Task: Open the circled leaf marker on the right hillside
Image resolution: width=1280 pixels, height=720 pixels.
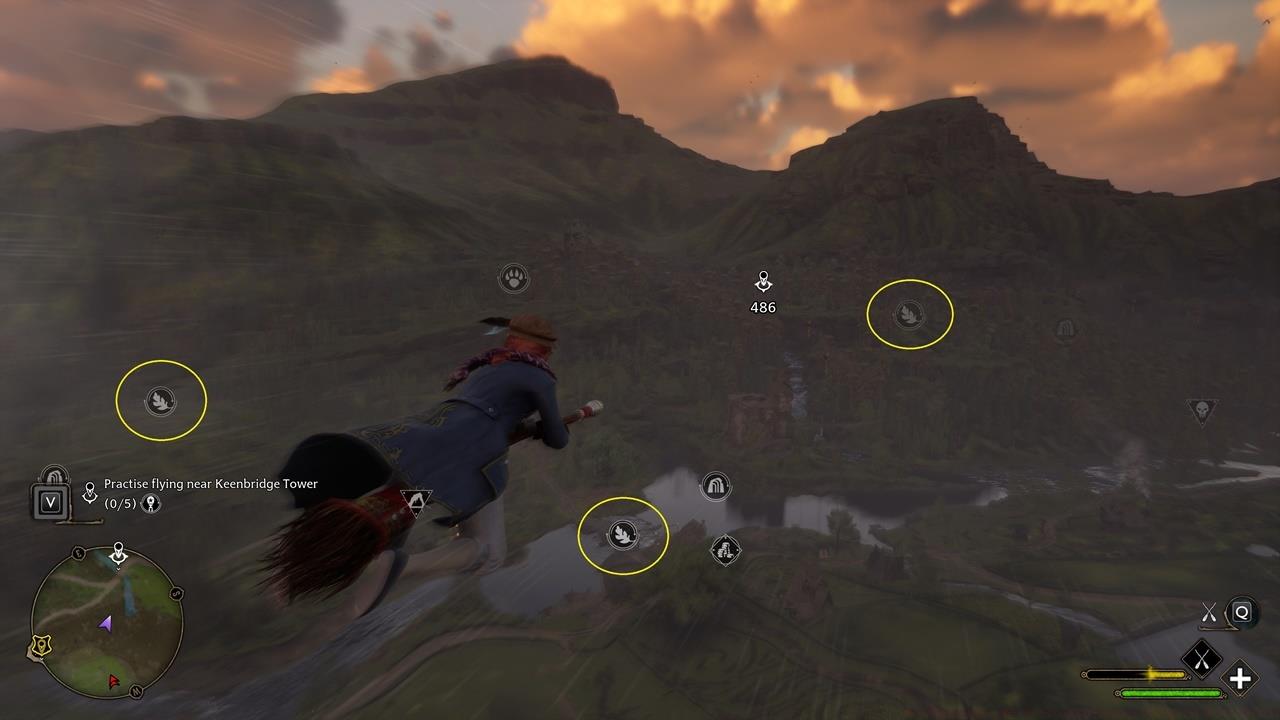Action: tap(909, 313)
